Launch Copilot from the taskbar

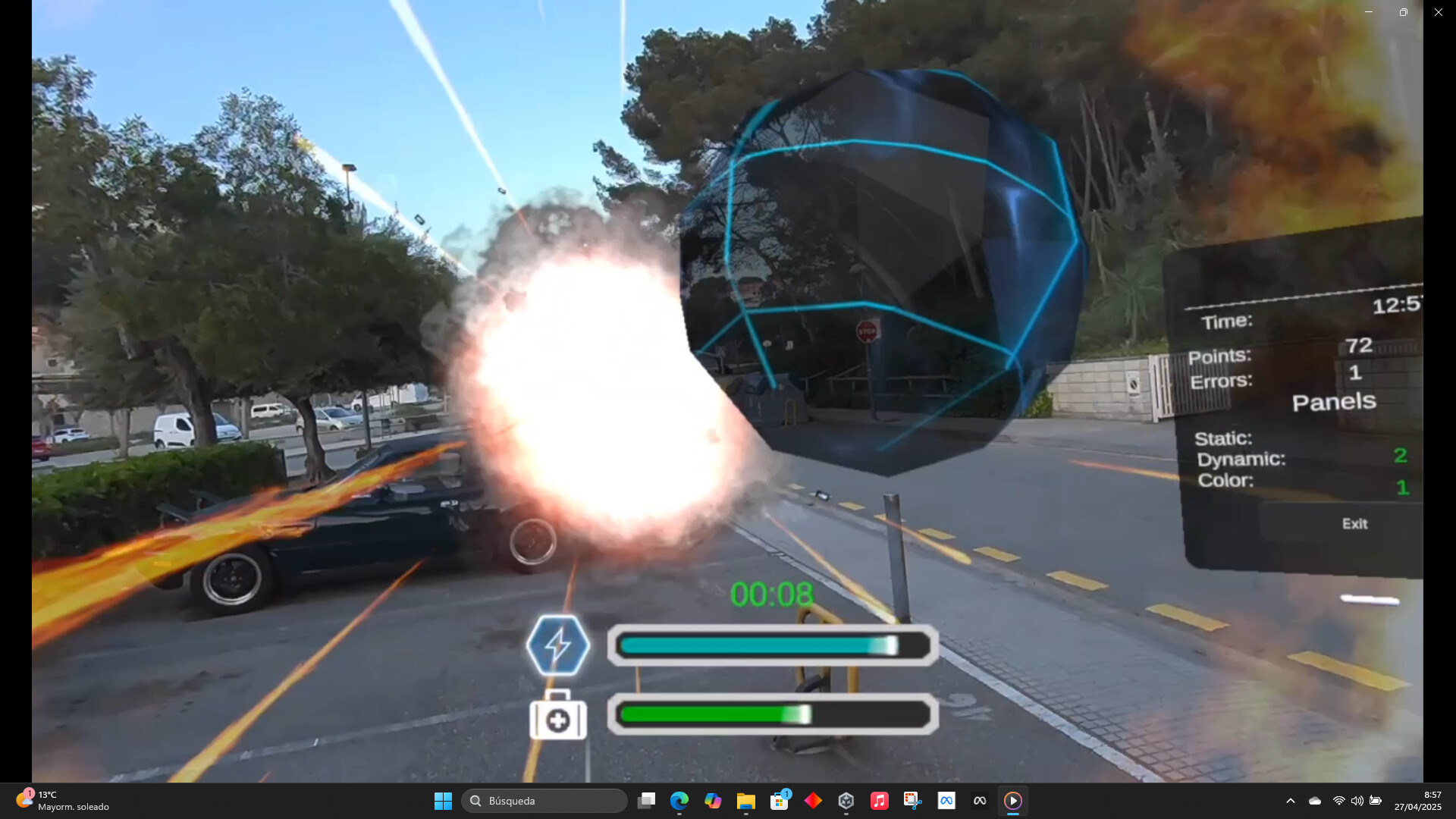tap(713, 800)
